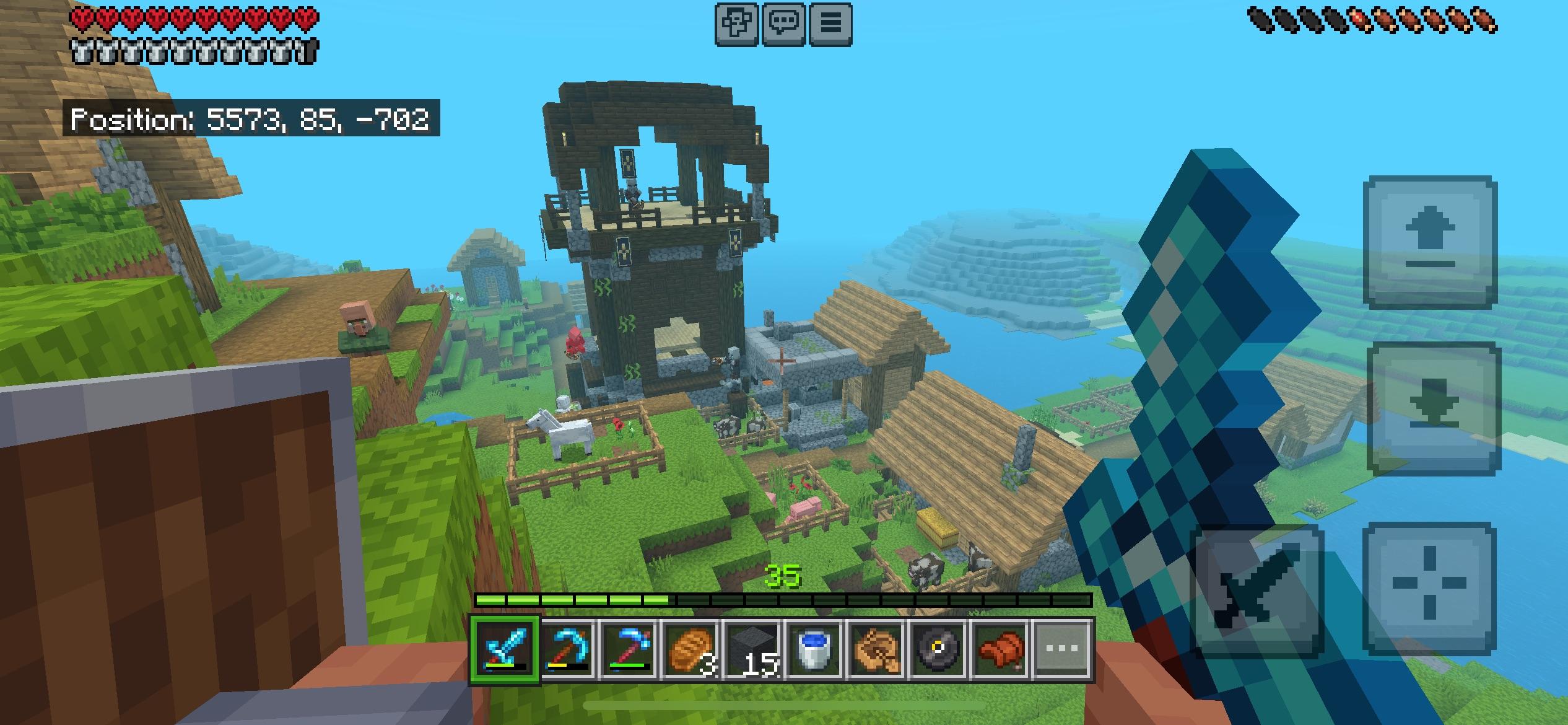
Task: Select the pickaxe with green durability bar
Action: 629,649
